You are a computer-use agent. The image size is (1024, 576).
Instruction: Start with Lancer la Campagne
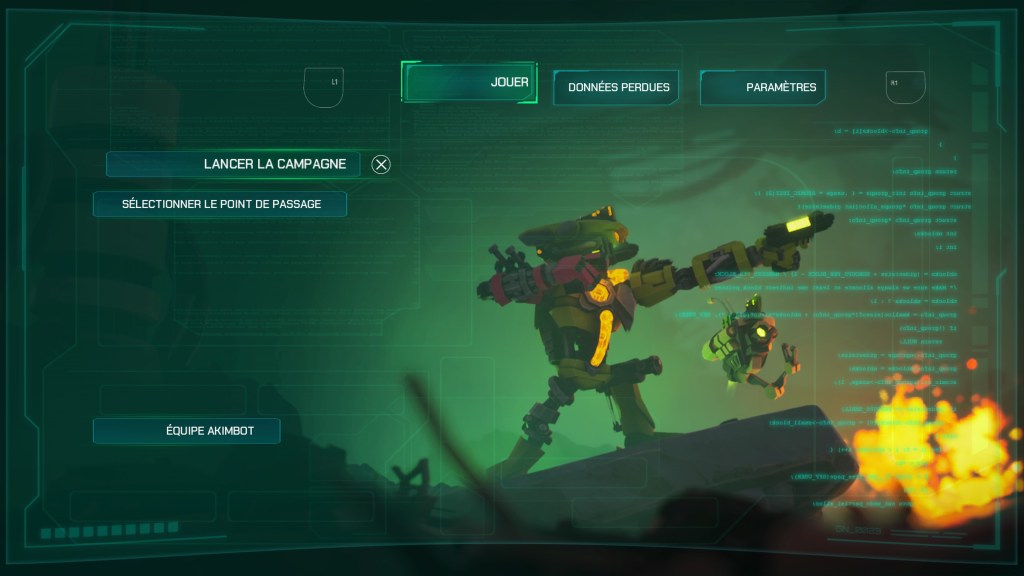[x=233, y=164]
